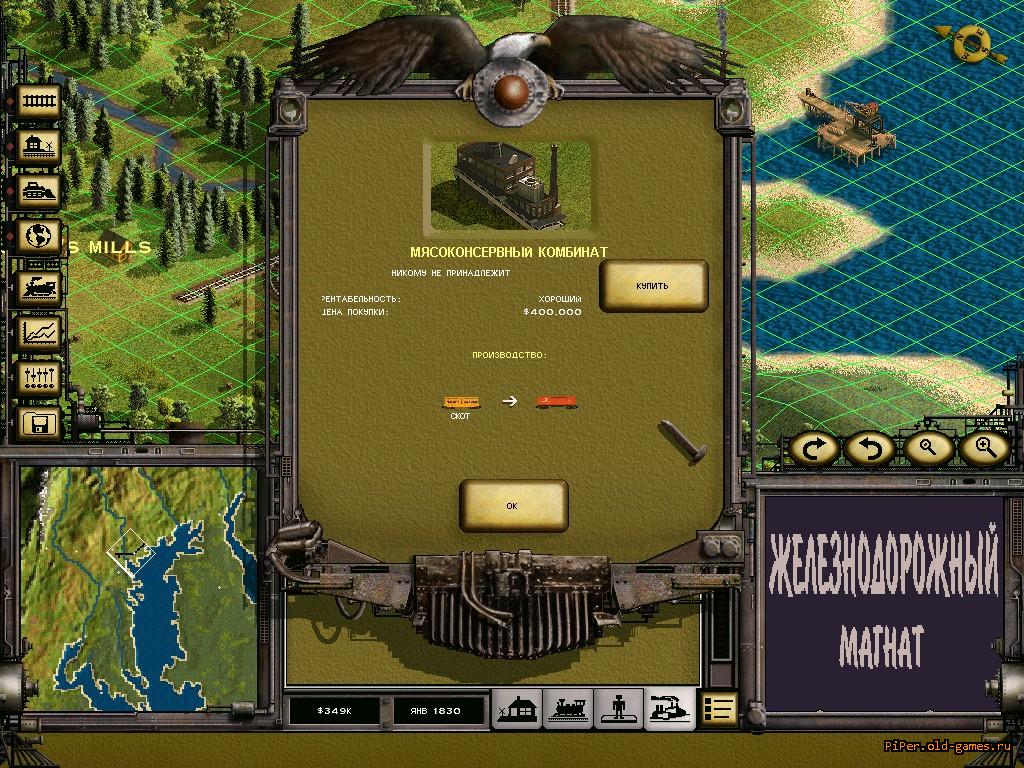This screenshot has height=768, width=1024.
Task: Open the stock market chart icon
Action: pos(39,333)
